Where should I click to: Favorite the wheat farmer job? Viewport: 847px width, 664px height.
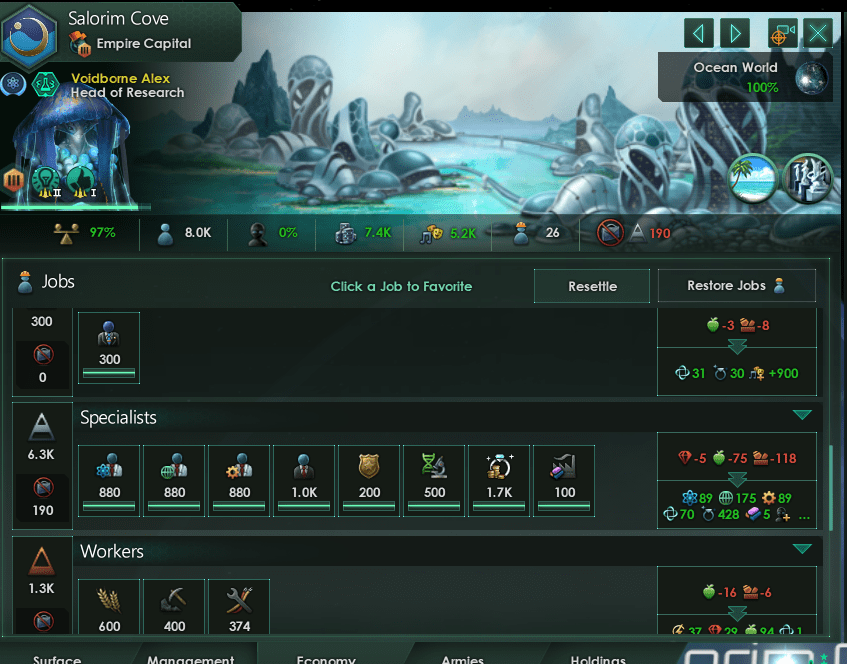109,606
